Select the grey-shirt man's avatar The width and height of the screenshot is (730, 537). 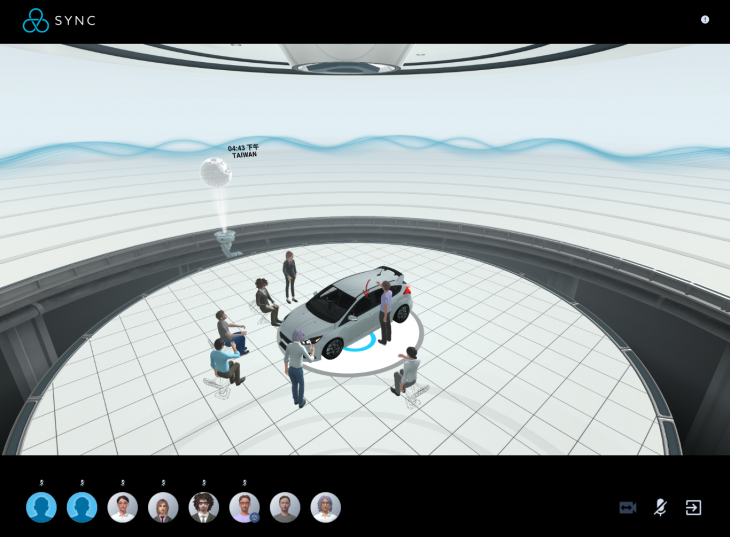[285, 508]
